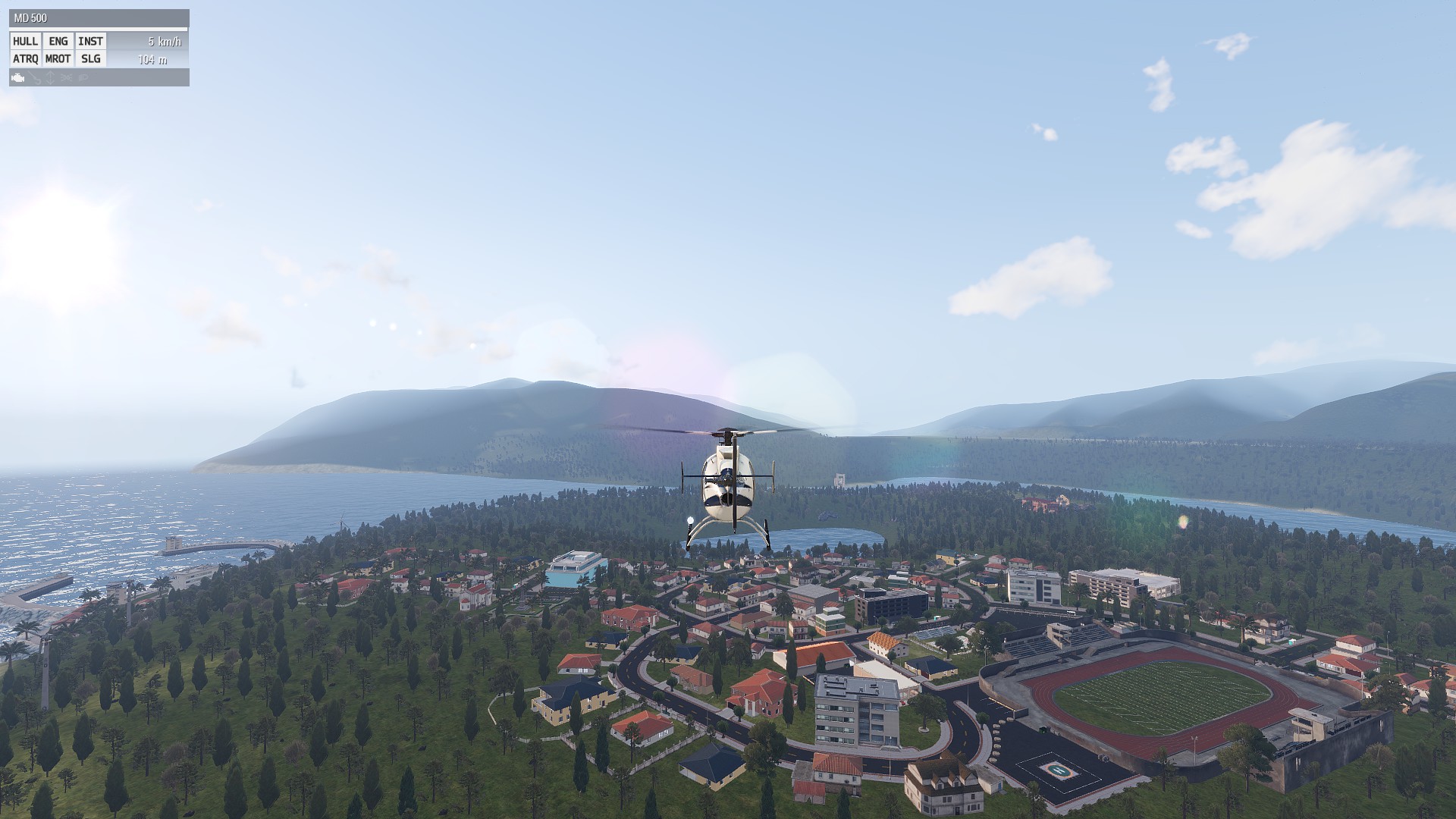1456x819 pixels.
Task: Select the ATRQ anti-torque indicator
Action: click(26, 59)
